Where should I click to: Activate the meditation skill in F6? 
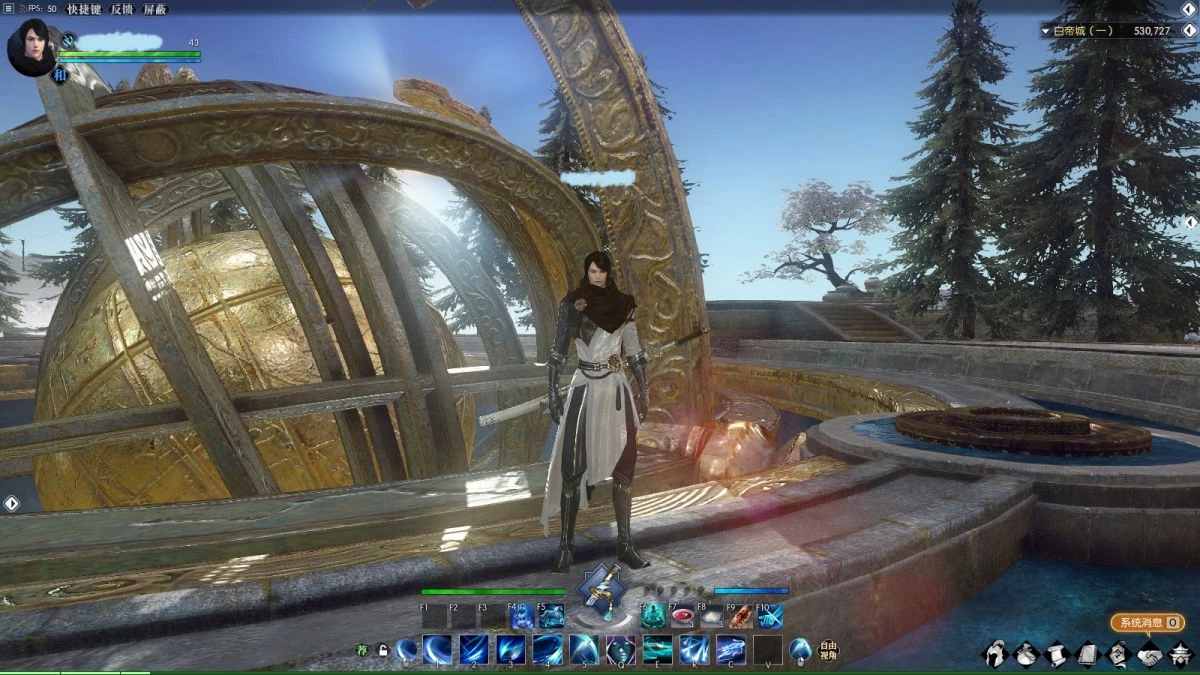(x=654, y=616)
